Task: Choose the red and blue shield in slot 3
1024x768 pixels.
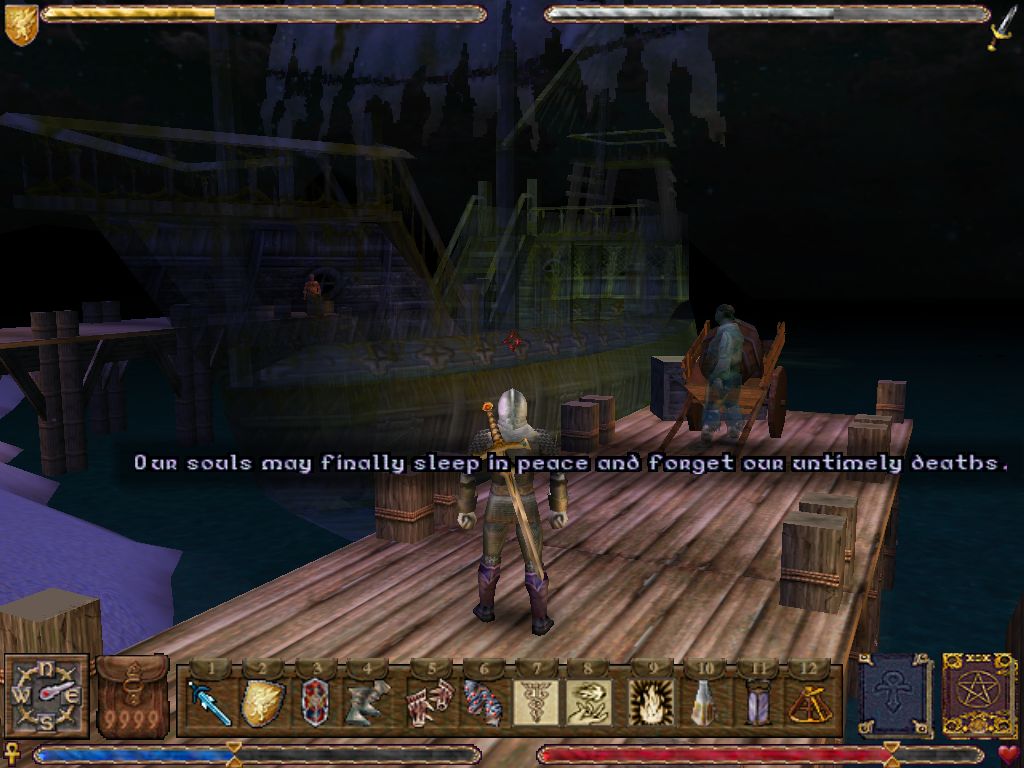Action: pyautogui.click(x=315, y=701)
